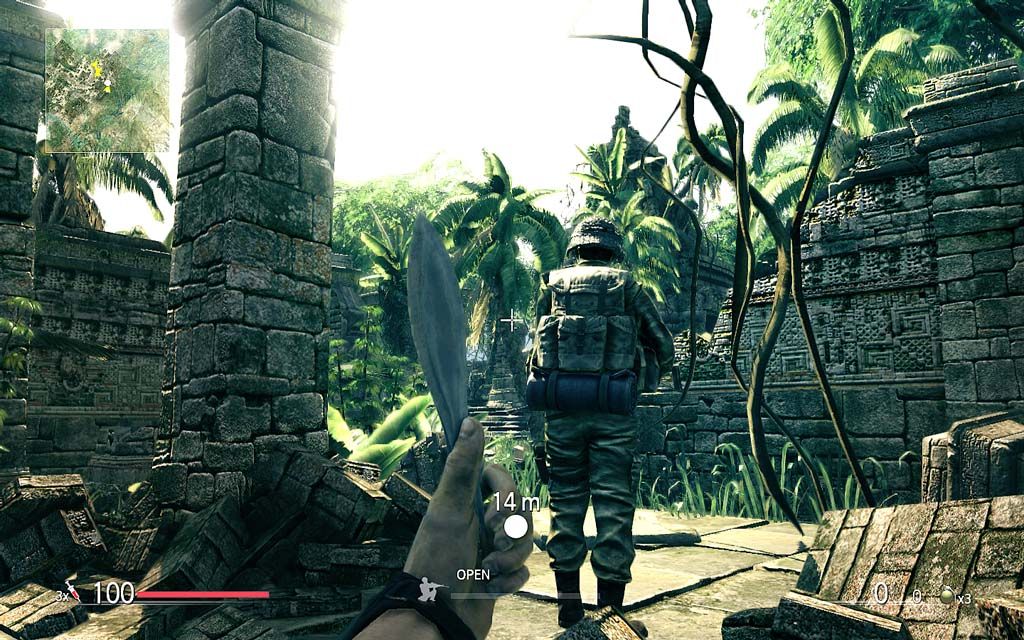This screenshot has width=1024, height=640.
Task: Use the medkit syringe icon
Action: pyautogui.click(x=72, y=591)
